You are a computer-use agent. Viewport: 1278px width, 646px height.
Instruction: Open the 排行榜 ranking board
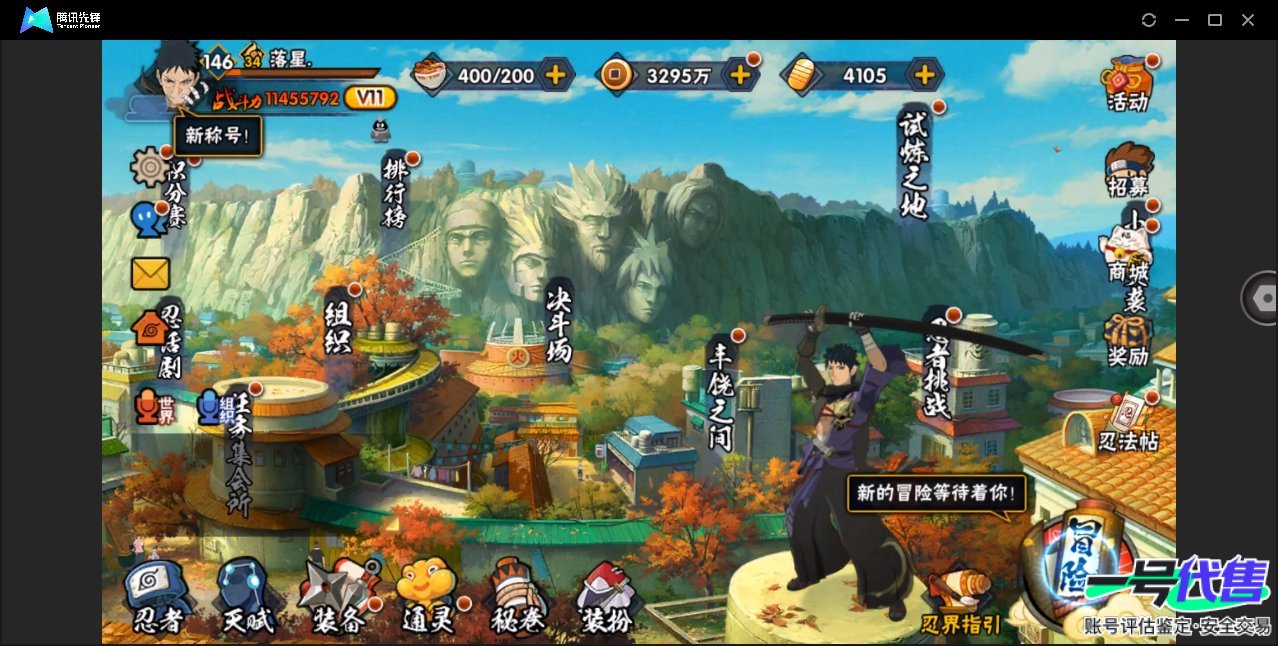(x=395, y=192)
